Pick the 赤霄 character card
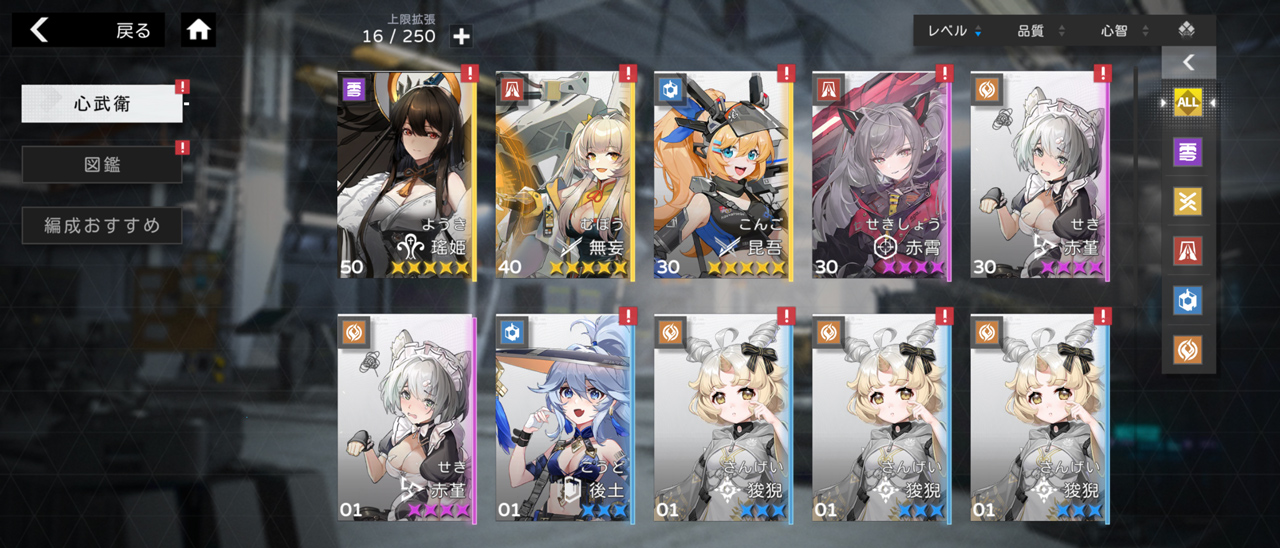Screen dimensions: 1280x548 point(880,175)
